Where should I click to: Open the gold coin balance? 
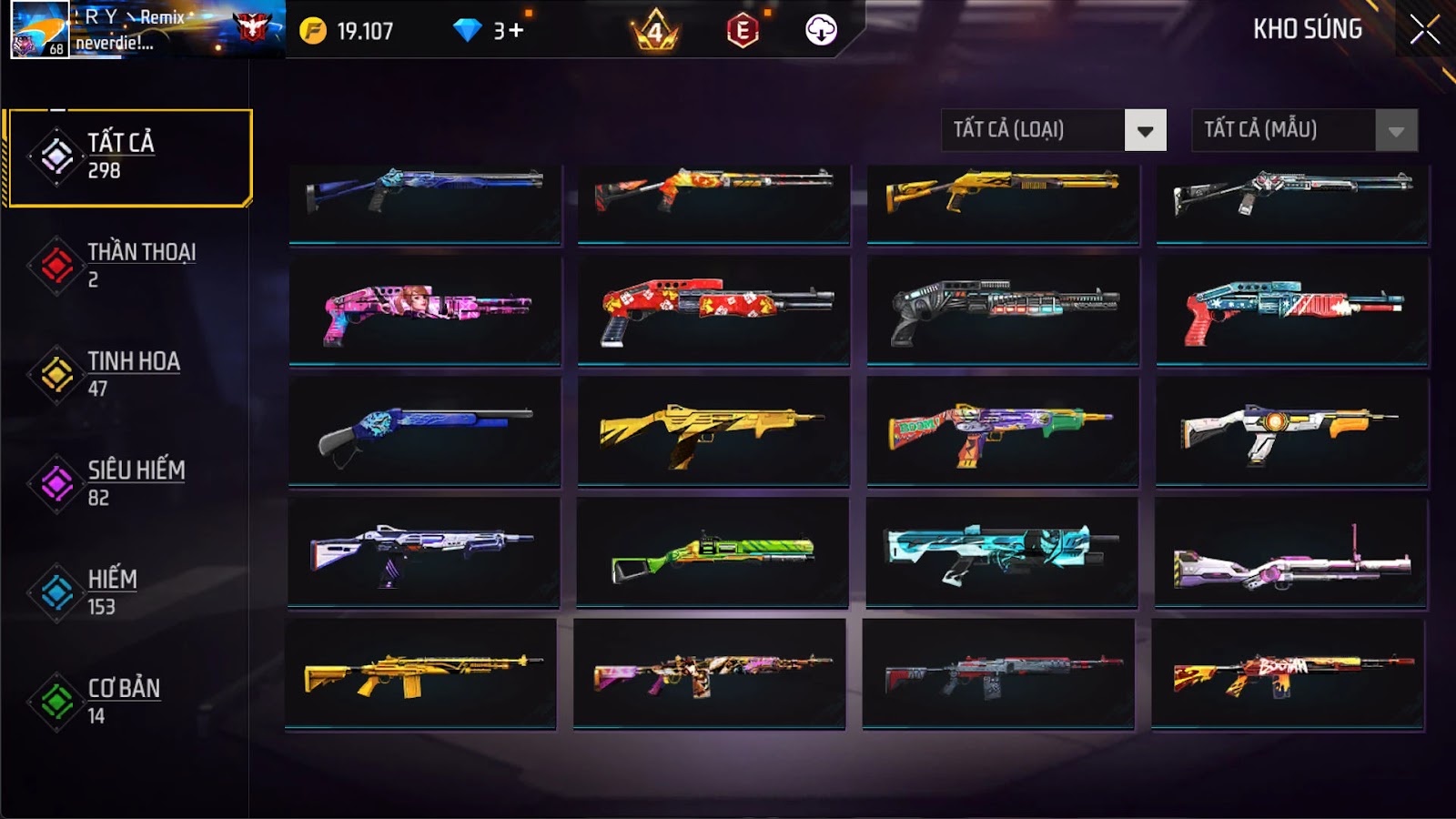(x=348, y=31)
